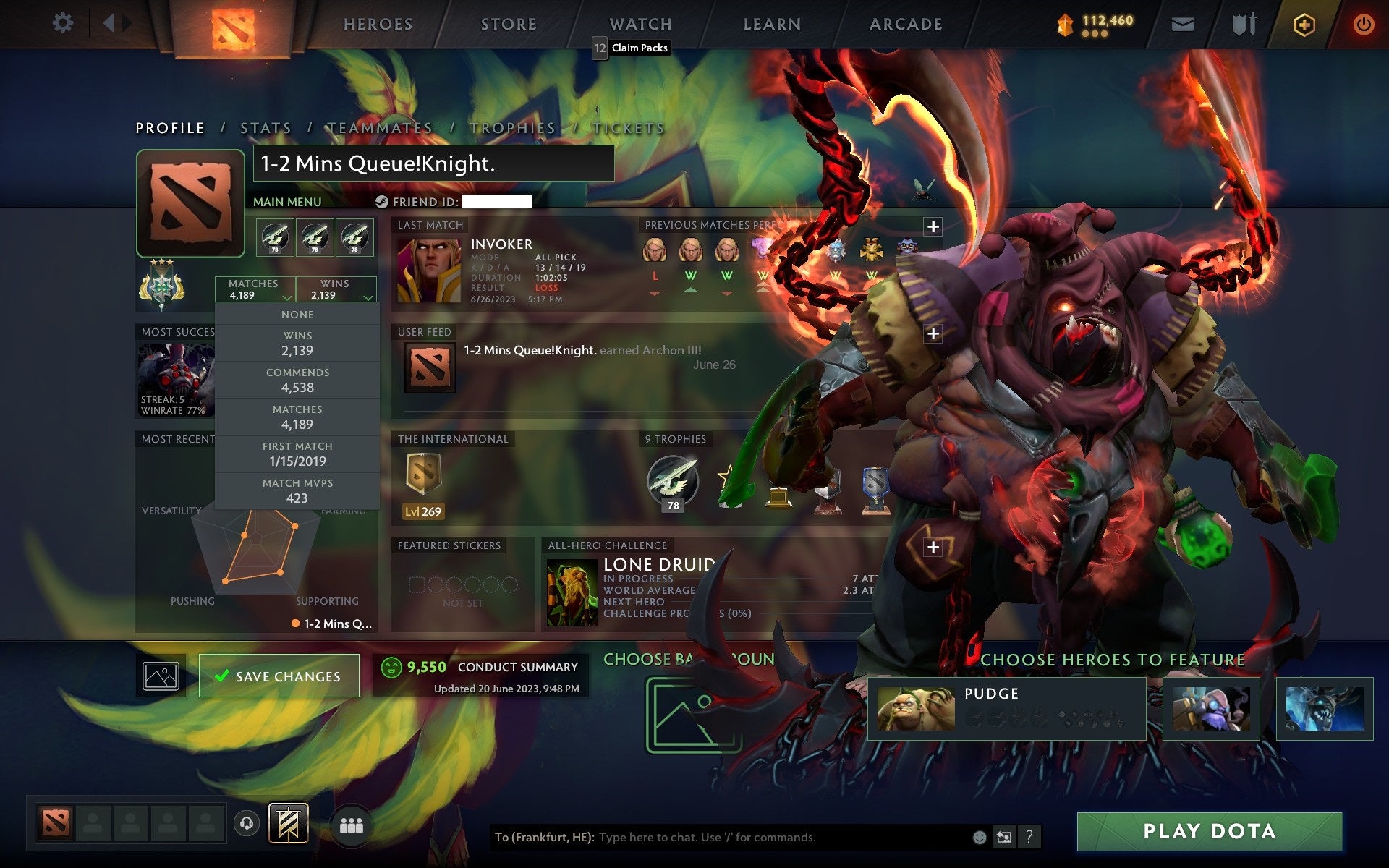Screen dimensions: 1389x868
Task: Open the WATCH menu
Action: point(640,23)
